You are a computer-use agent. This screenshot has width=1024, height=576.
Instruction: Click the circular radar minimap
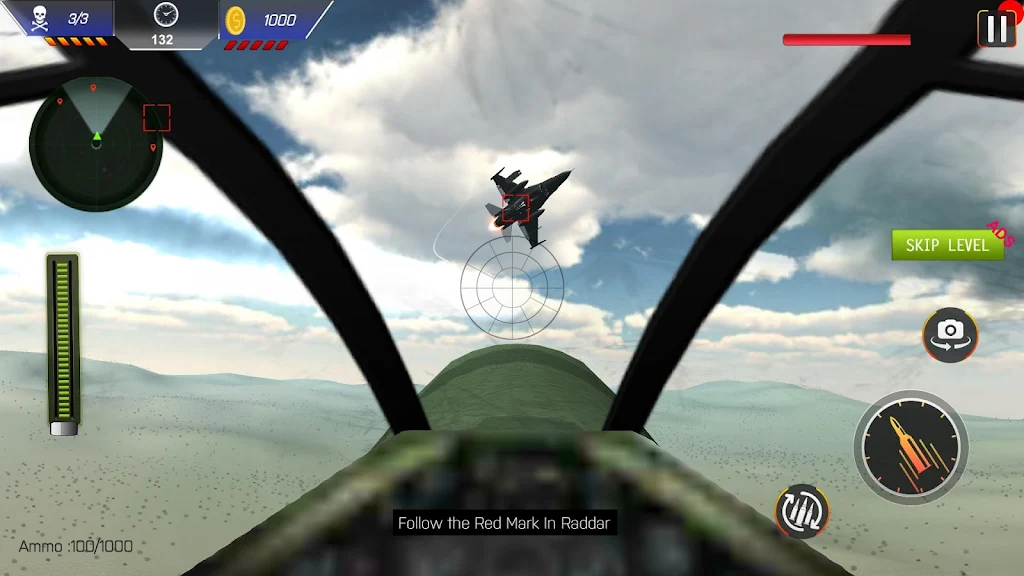click(x=96, y=144)
